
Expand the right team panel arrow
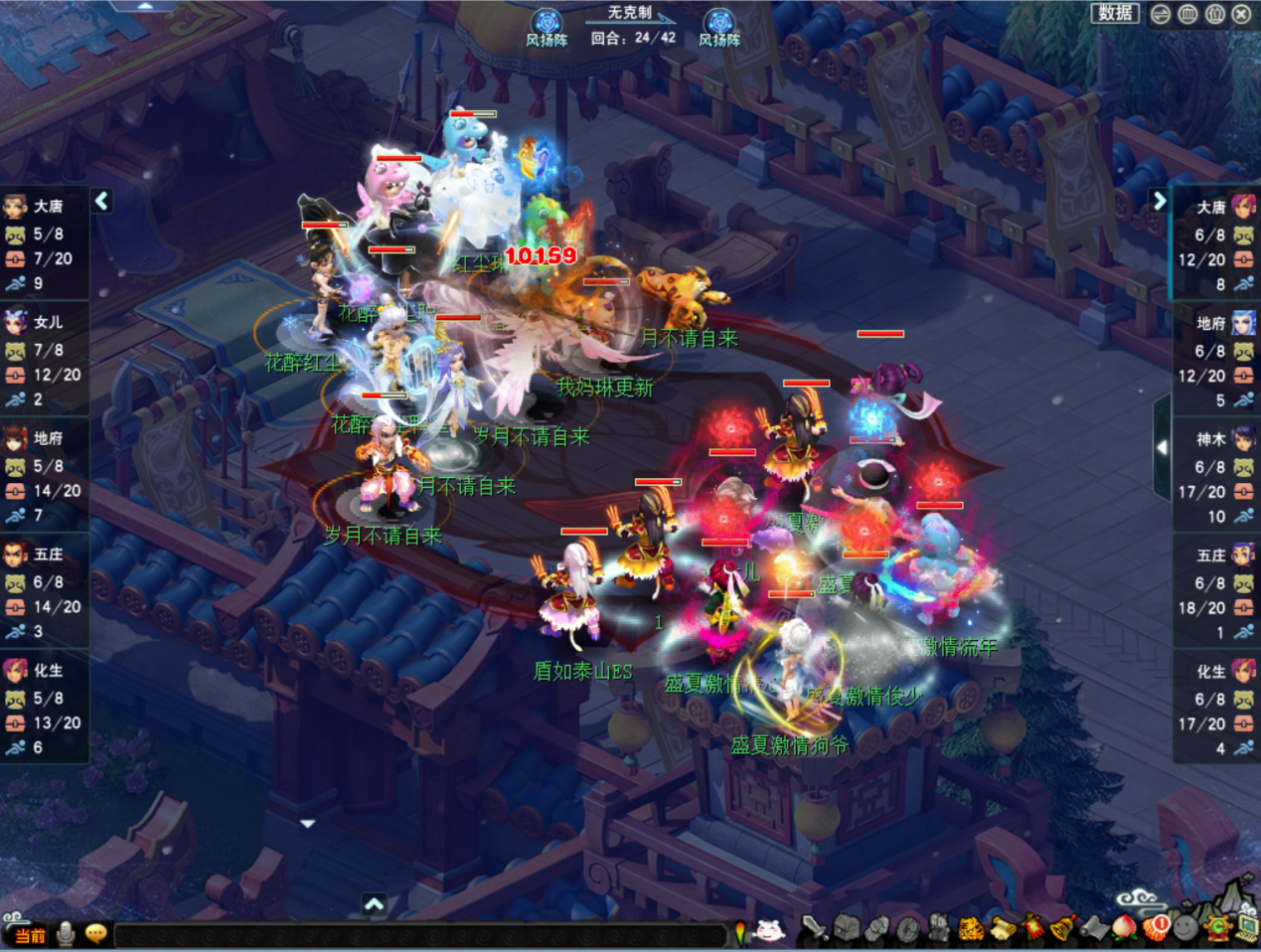pyautogui.click(x=1159, y=201)
